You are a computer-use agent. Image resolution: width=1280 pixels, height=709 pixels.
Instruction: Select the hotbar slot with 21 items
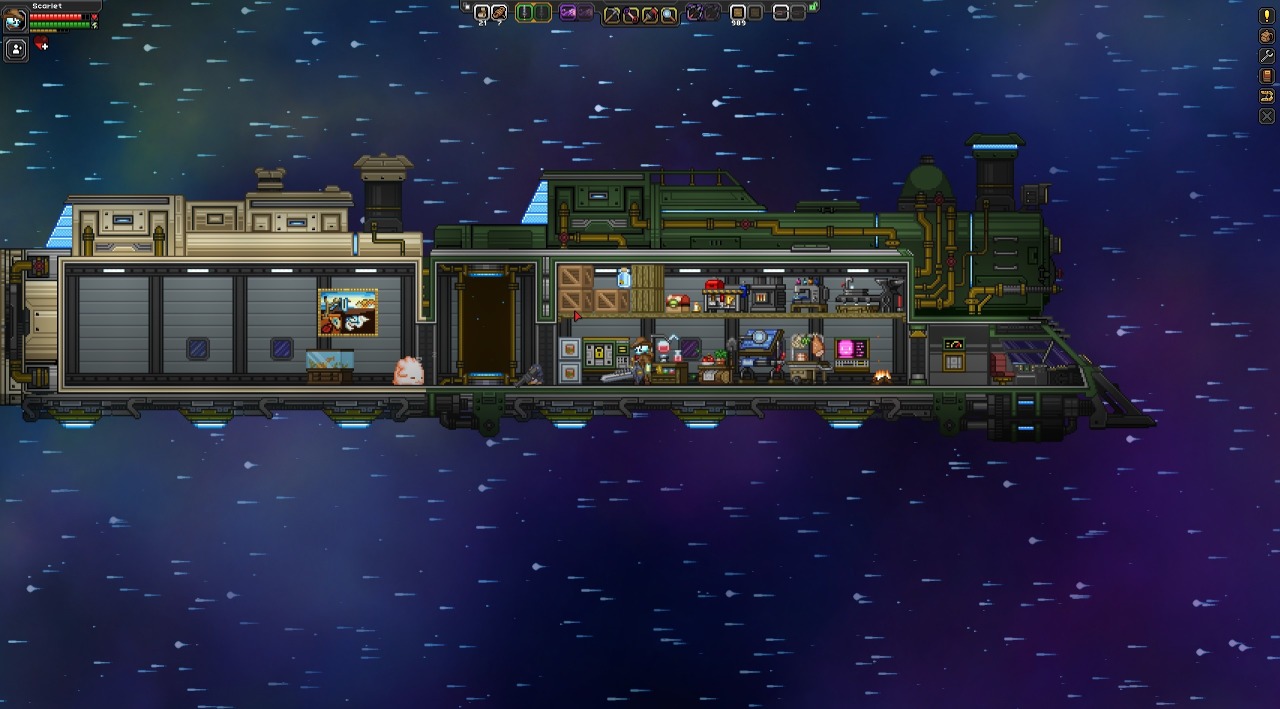pos(481,13)
